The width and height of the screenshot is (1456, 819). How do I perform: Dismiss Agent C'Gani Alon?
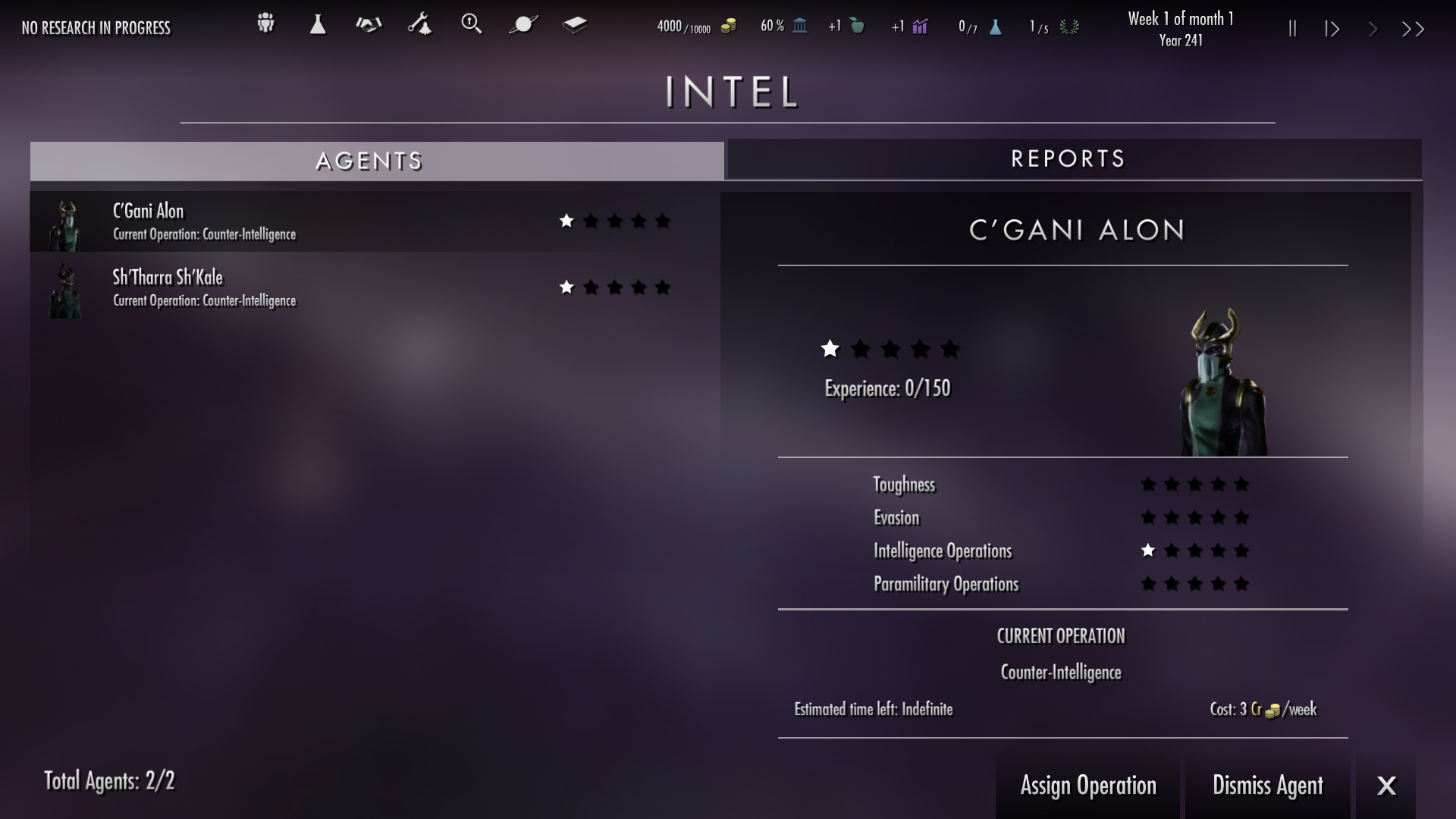[1268, 786]
